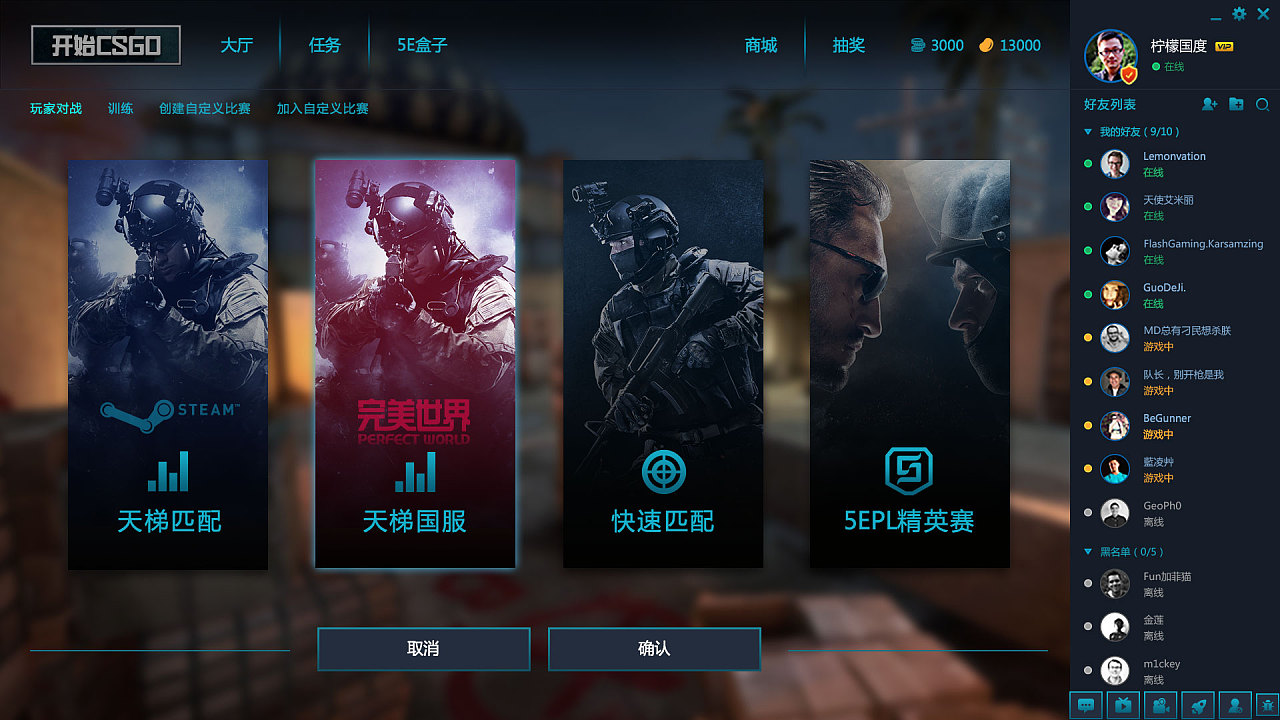Click the rocket boost icon in bottom toolbar
Image resolution: width=1280 pixels, height=720 pixels.
tap(1196, 705)
